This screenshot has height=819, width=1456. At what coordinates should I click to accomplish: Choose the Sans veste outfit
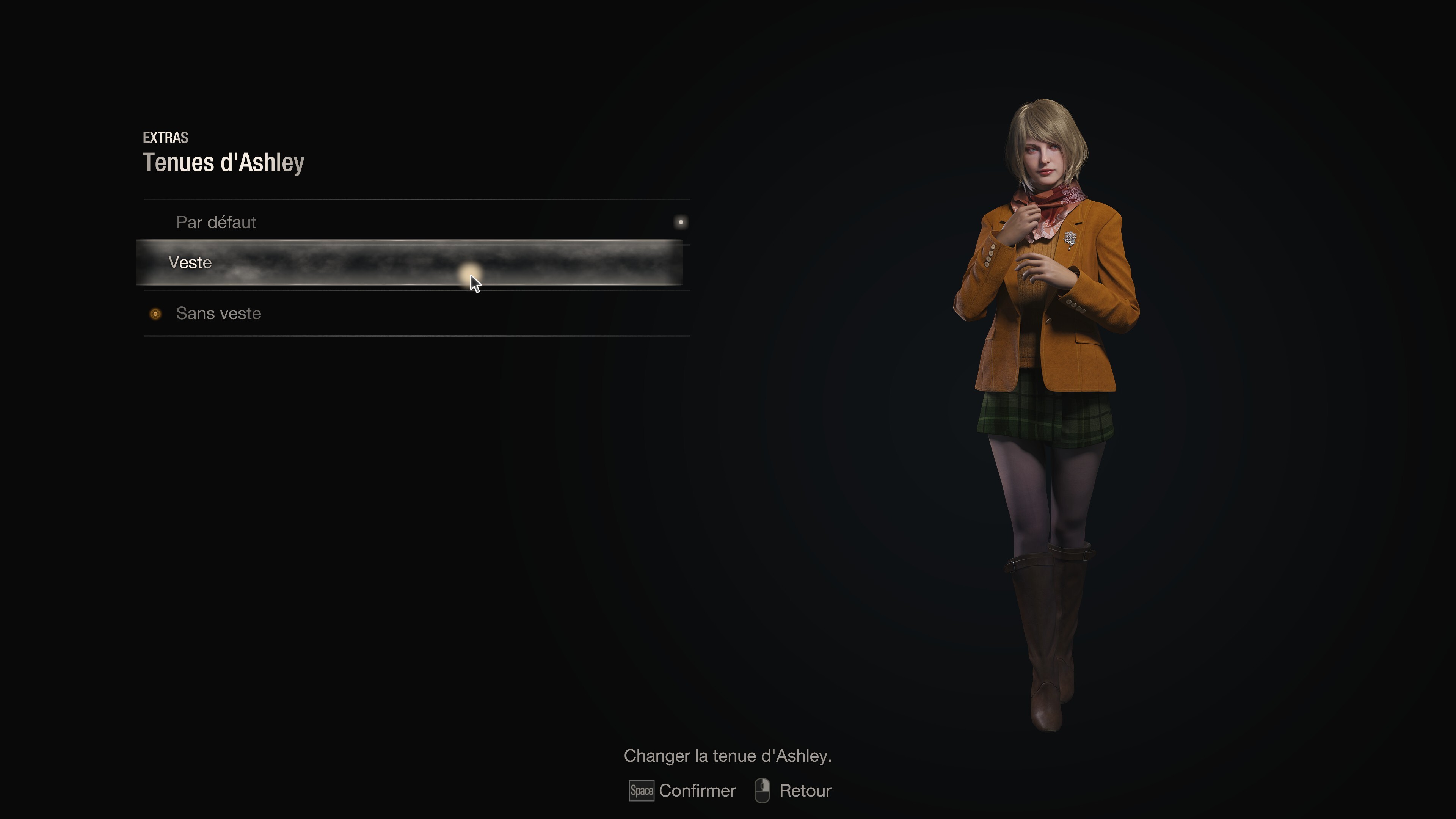(x=219, y=314)
